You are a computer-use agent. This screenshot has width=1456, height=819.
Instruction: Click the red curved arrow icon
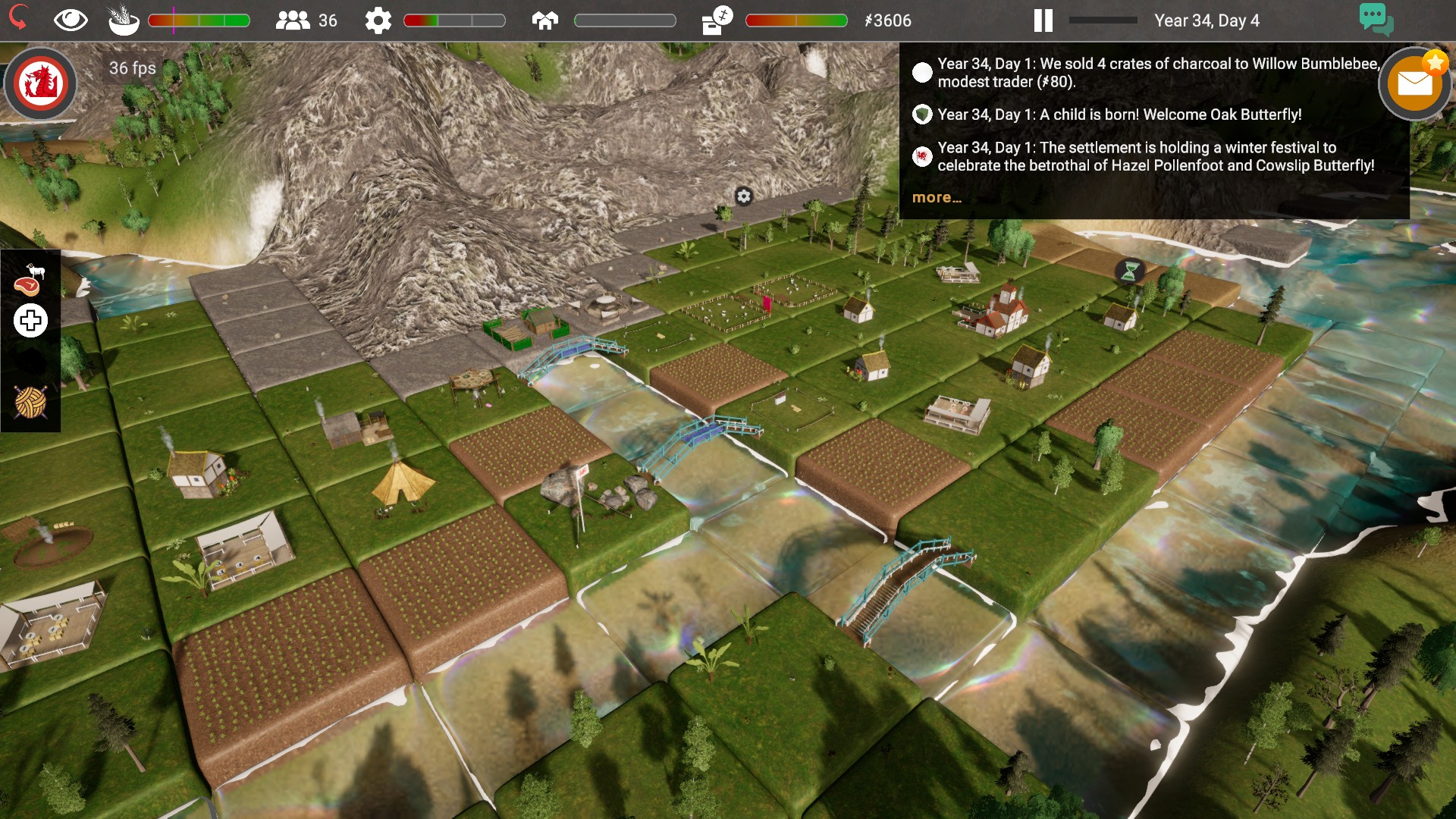[x=18, y=18]
